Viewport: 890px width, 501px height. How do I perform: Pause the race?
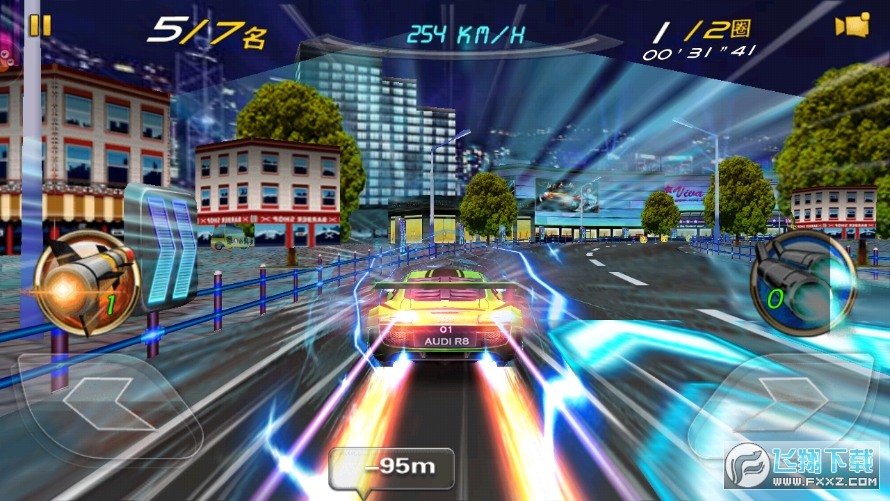[40, 25]
